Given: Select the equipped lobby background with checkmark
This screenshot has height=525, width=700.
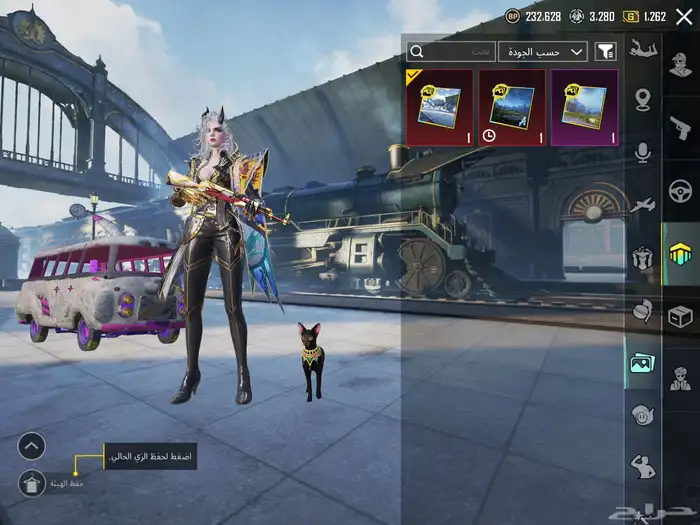Looking at the screenshot, I should 439,107.
